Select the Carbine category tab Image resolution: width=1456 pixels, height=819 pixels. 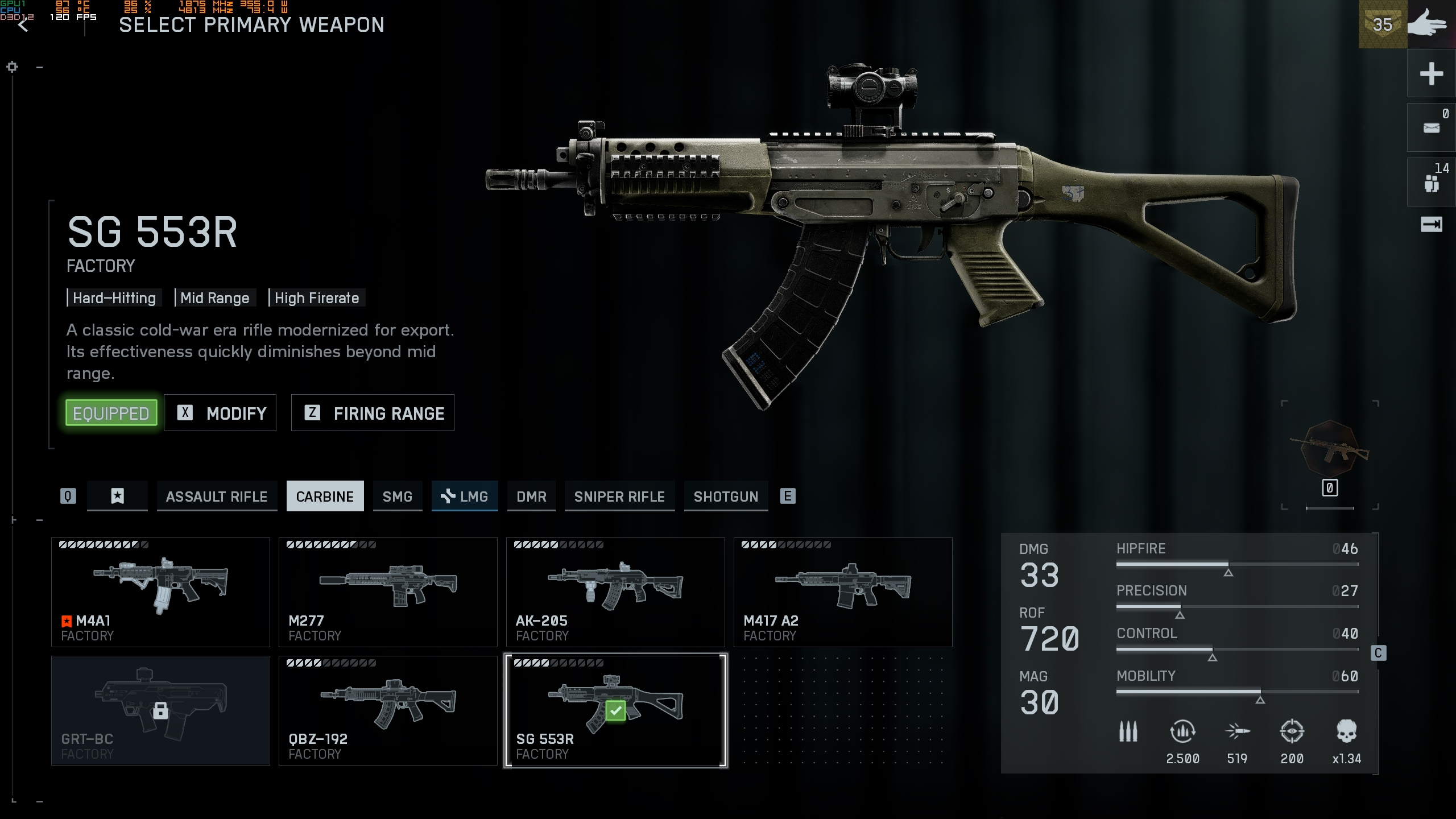pyautogui.click(x=325, y=497)
